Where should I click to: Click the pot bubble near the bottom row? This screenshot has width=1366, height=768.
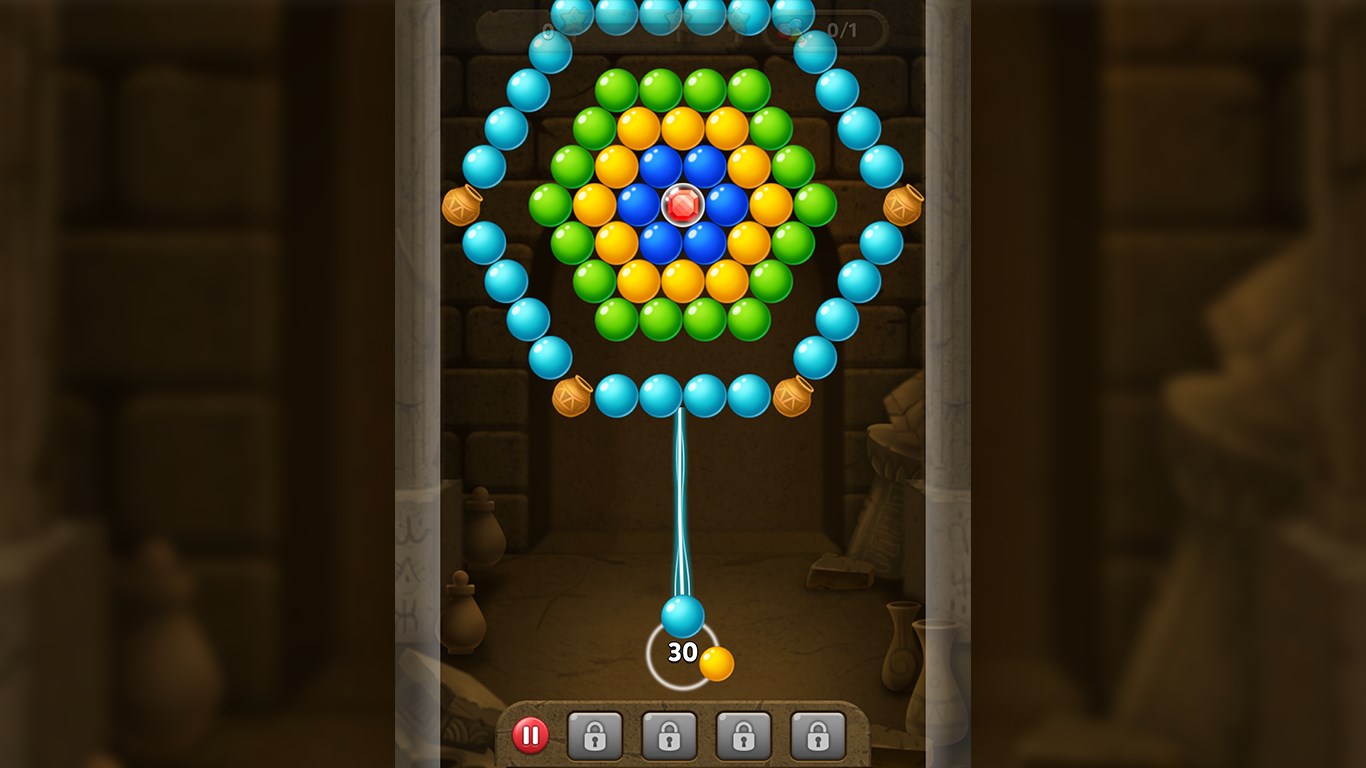(570, 396)
